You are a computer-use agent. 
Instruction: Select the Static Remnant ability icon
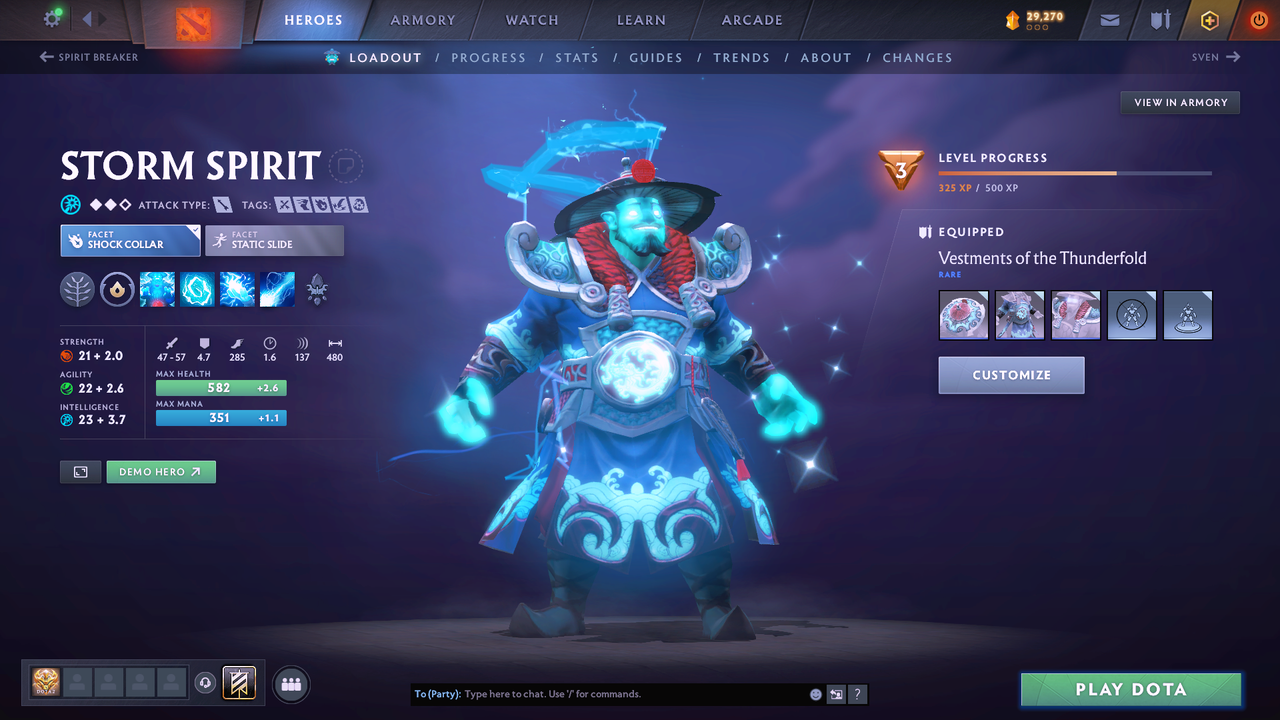pos(157,289)
